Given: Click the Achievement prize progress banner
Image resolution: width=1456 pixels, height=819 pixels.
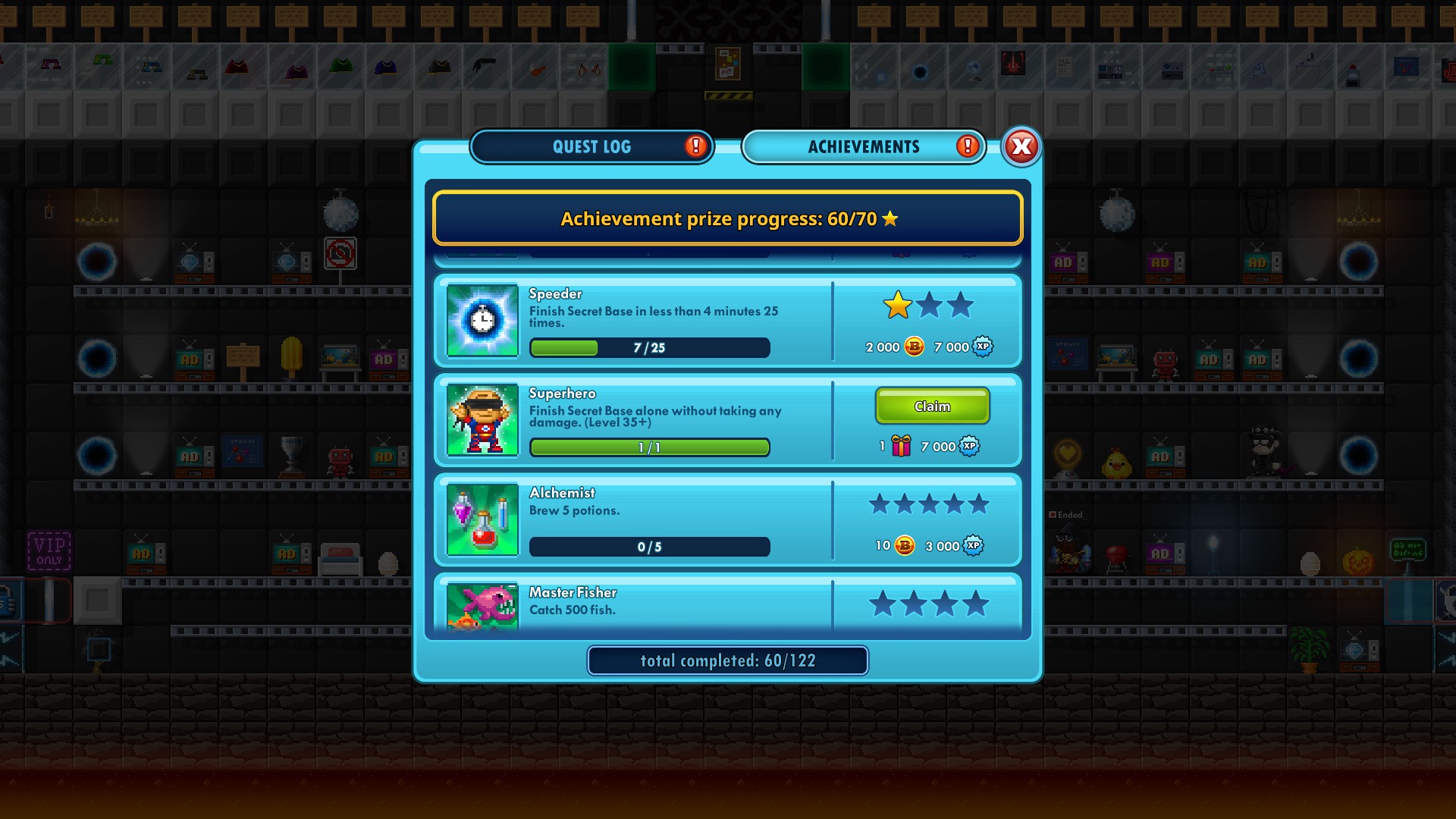Looking at the screenshot, I should click(x=727, y=219).
